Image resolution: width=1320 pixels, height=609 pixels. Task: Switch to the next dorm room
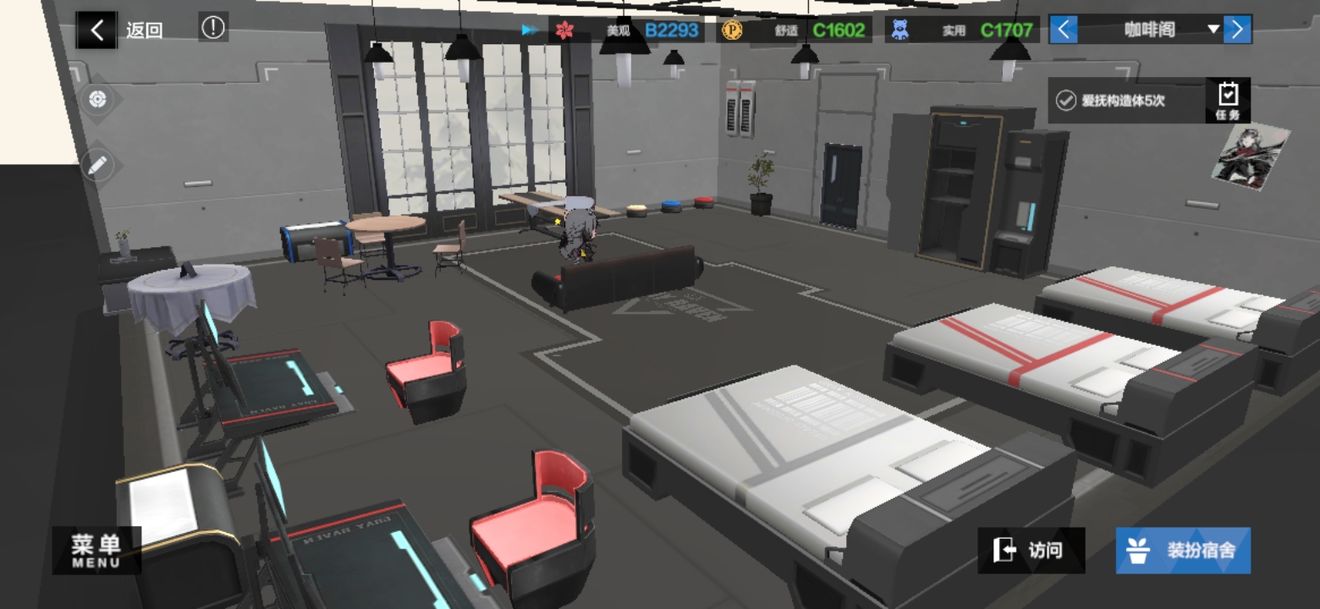coord(1237,30)
